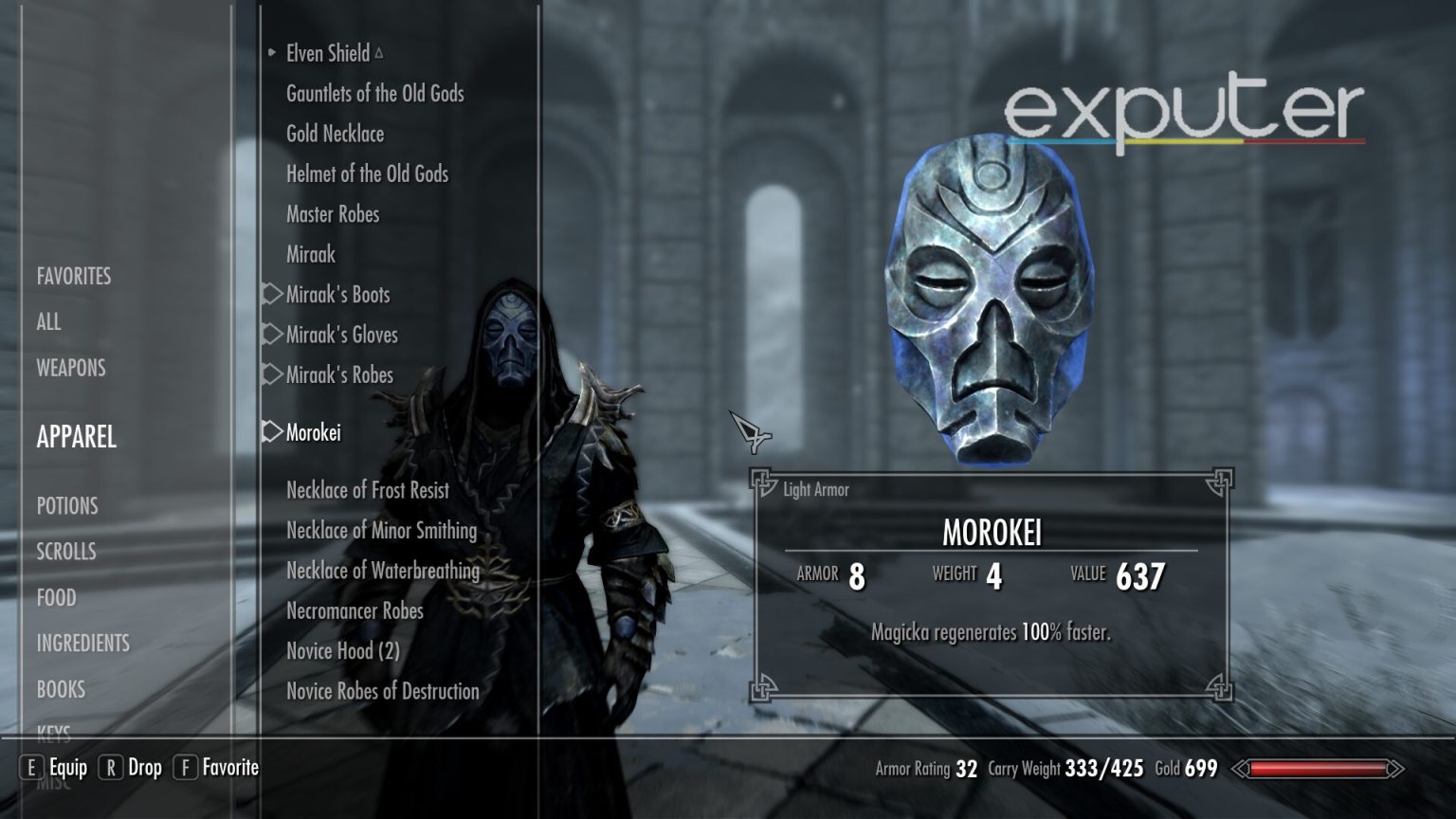Viewport: 1456px width, 819px height.
Task: Switch to the WEAPONS category
Action: (70, 368)
